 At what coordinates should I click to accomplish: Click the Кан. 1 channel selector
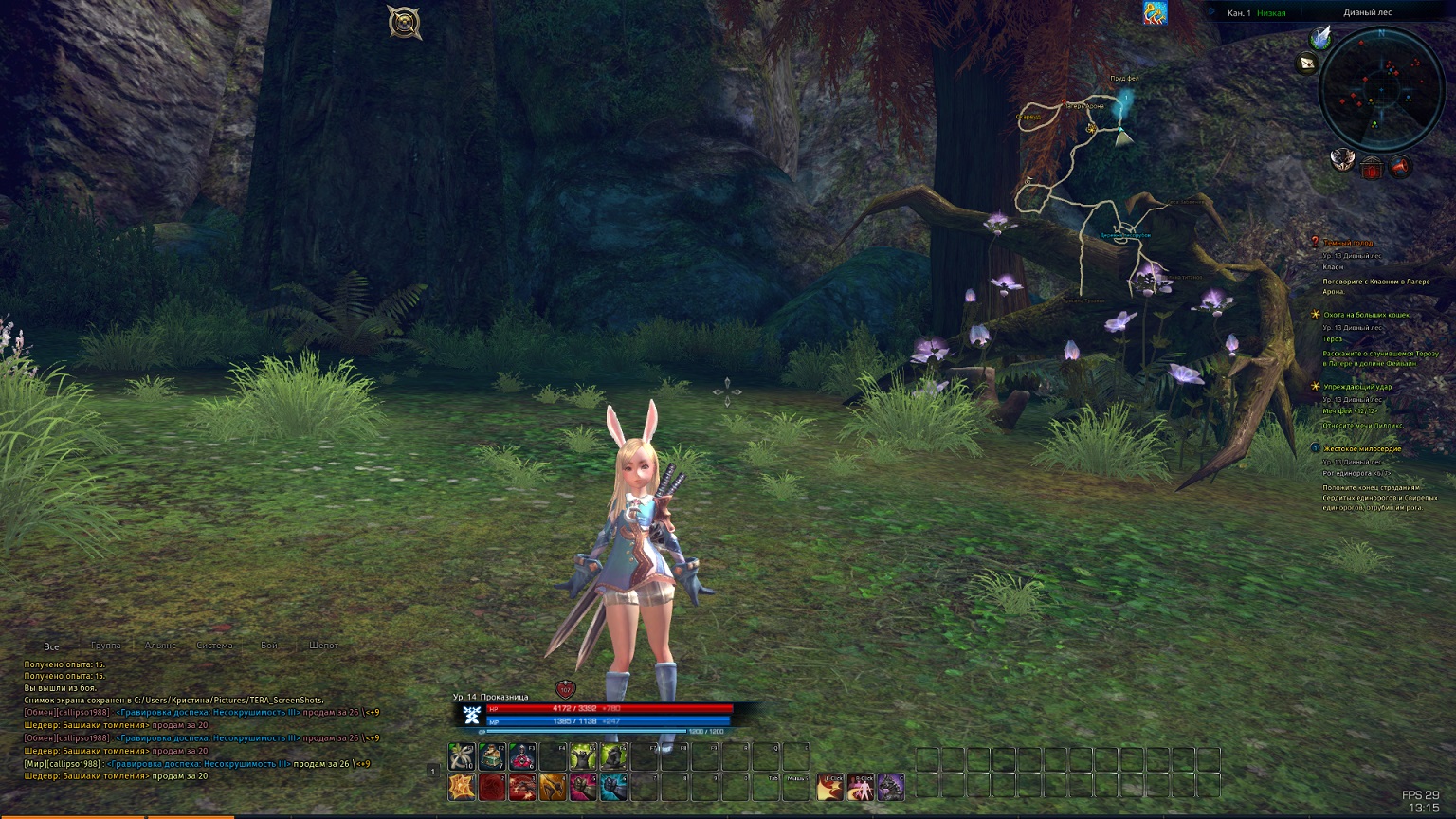1238,13
